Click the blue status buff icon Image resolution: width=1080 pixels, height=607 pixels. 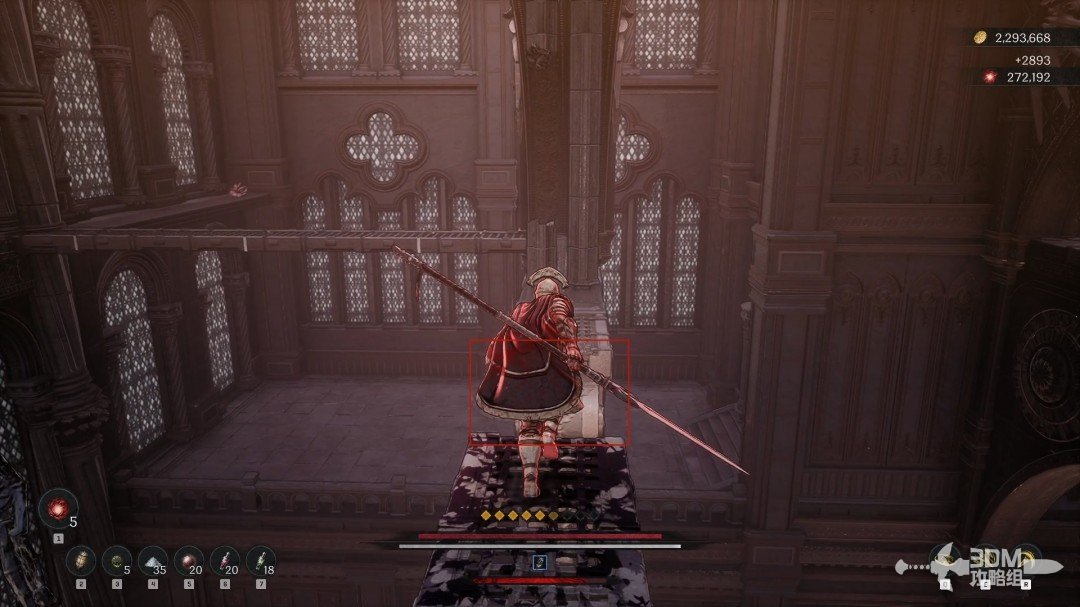click(540, 562)
